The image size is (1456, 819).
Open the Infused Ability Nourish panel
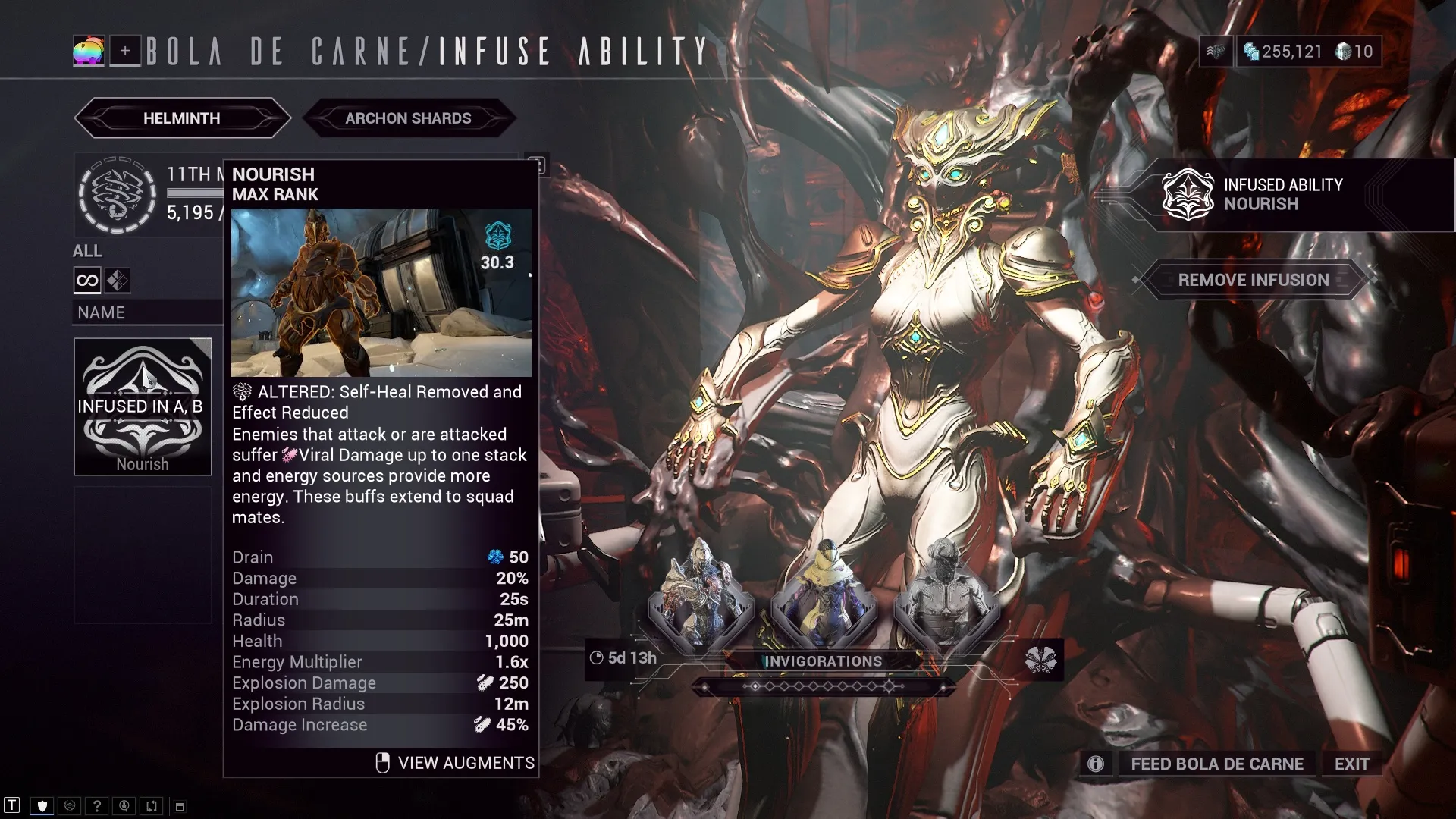[1282, 195]
